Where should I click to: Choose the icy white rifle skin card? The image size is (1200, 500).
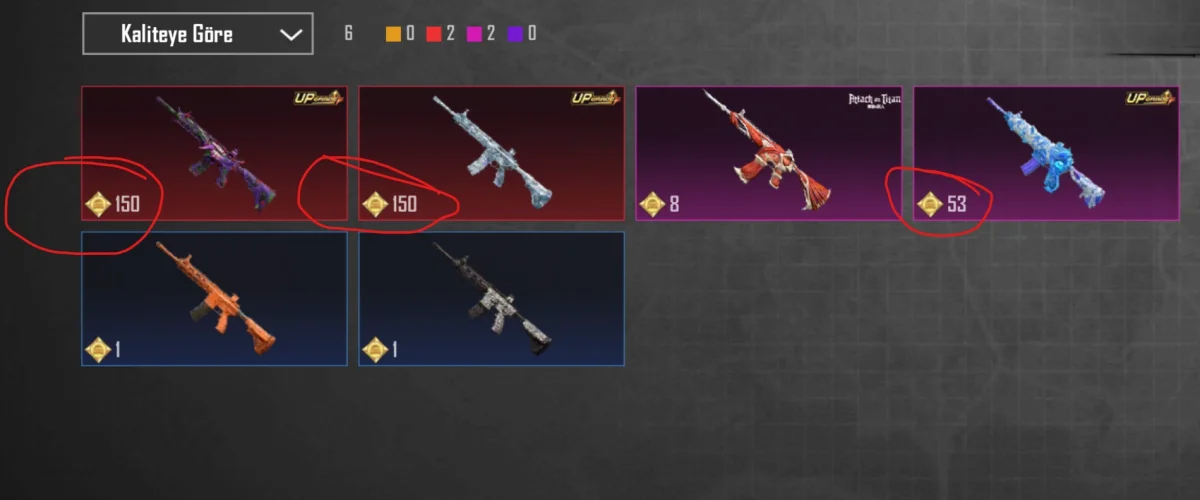(x=491, y=152)
